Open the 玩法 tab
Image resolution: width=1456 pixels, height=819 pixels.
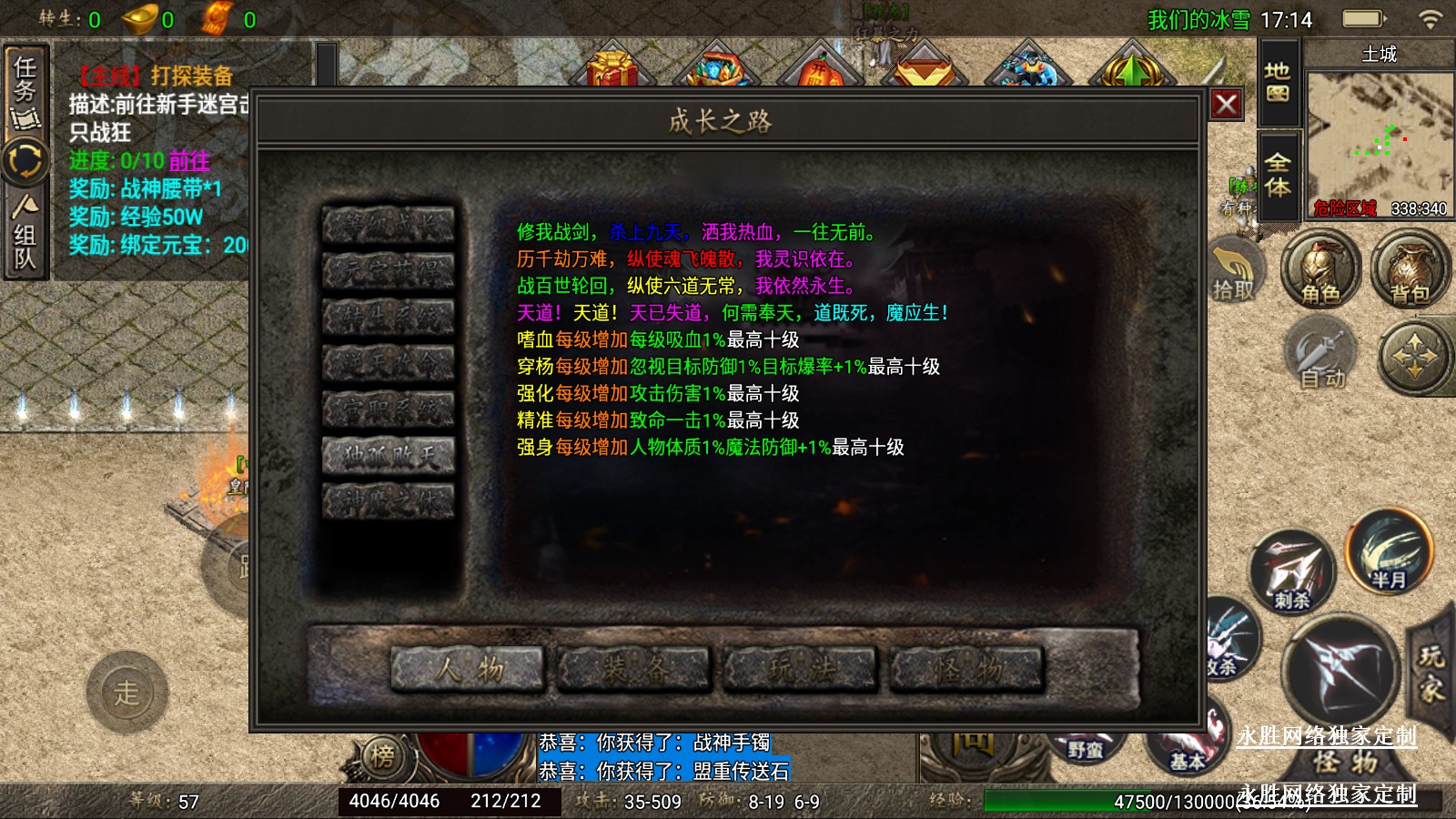(801, 670)
